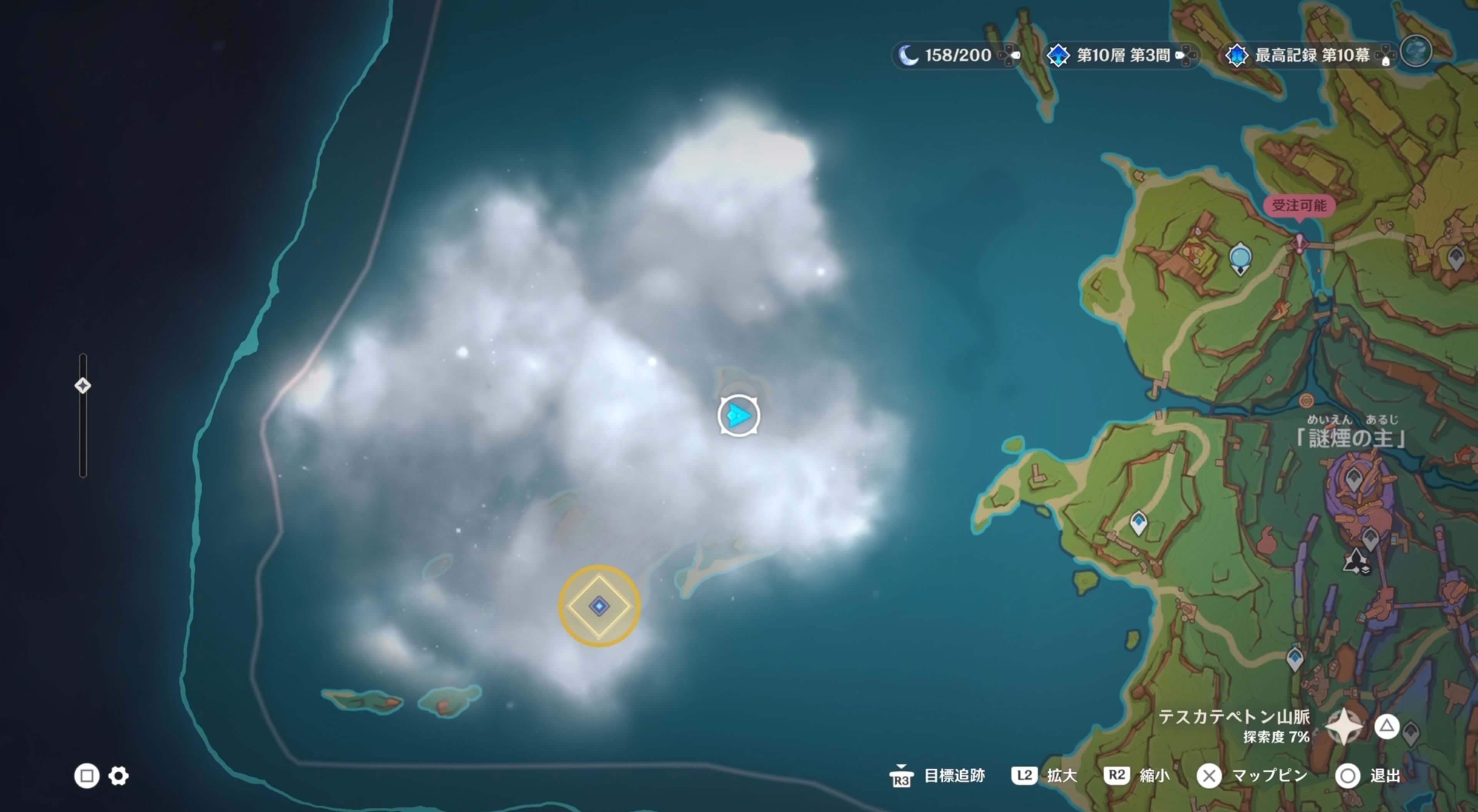Image resolution: width=1478 pixels, height=812 pixels.
Task: Click the four-pointed compass icon next to 探索度 7%
Action: point(1344,728)
